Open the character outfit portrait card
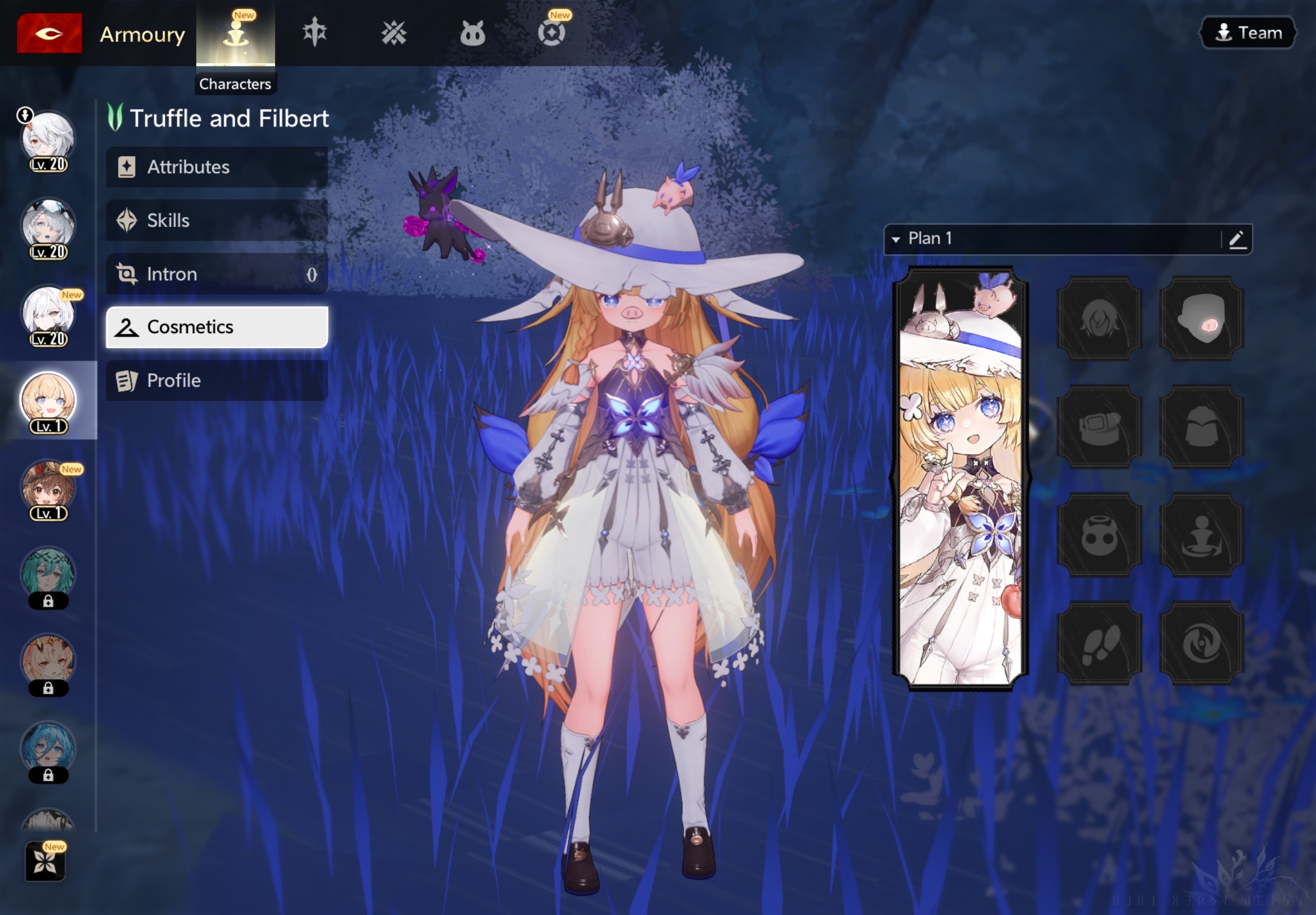1316x915 pixels. [960, 479]
